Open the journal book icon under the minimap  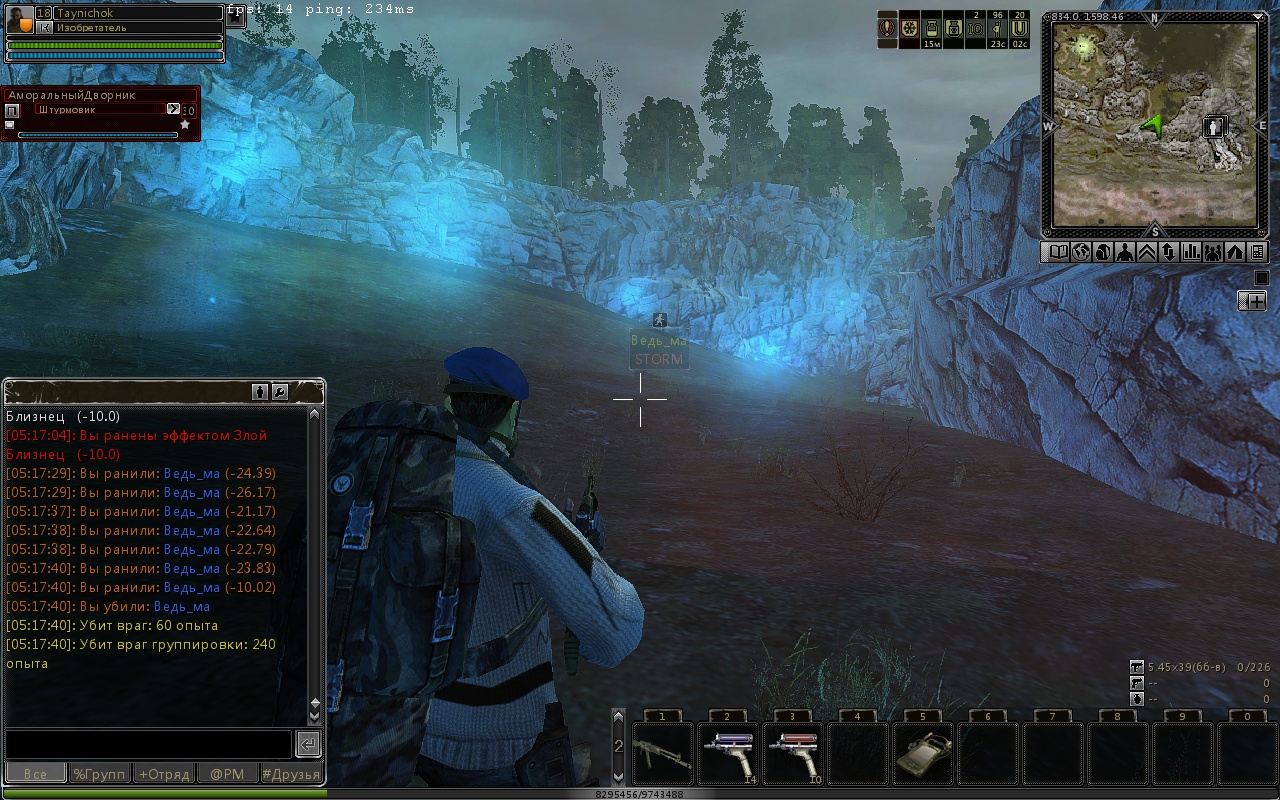(1057, 252)
